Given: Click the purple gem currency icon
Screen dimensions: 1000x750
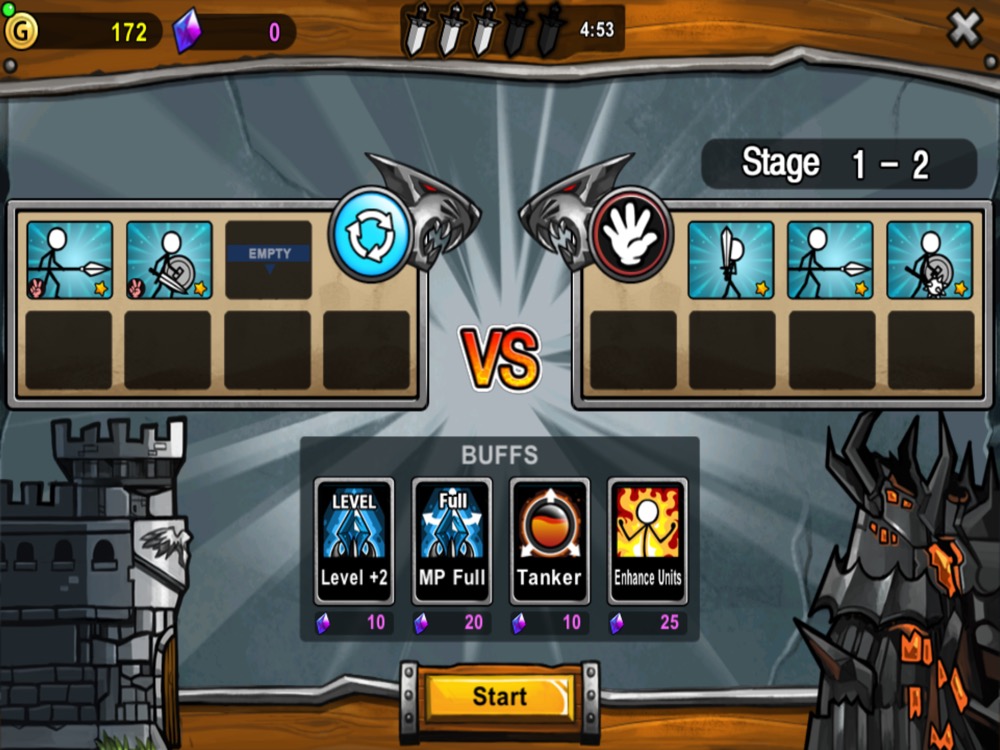Looking at the screenshot, I should (x=187, y=32).
